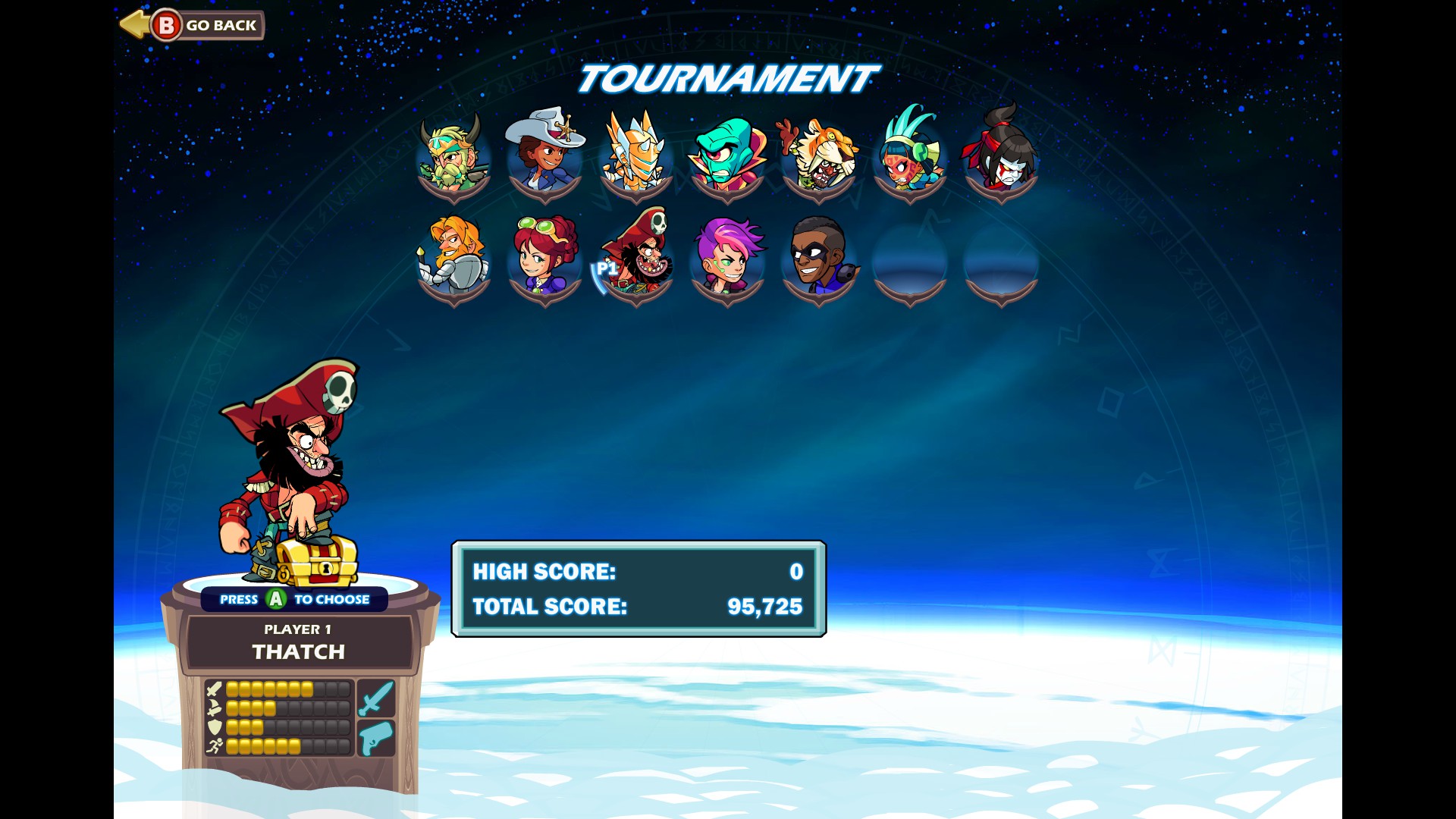Select the black-haired ninja with red scarf
Screen dimensions: 1456x819
pos(1000,157)
